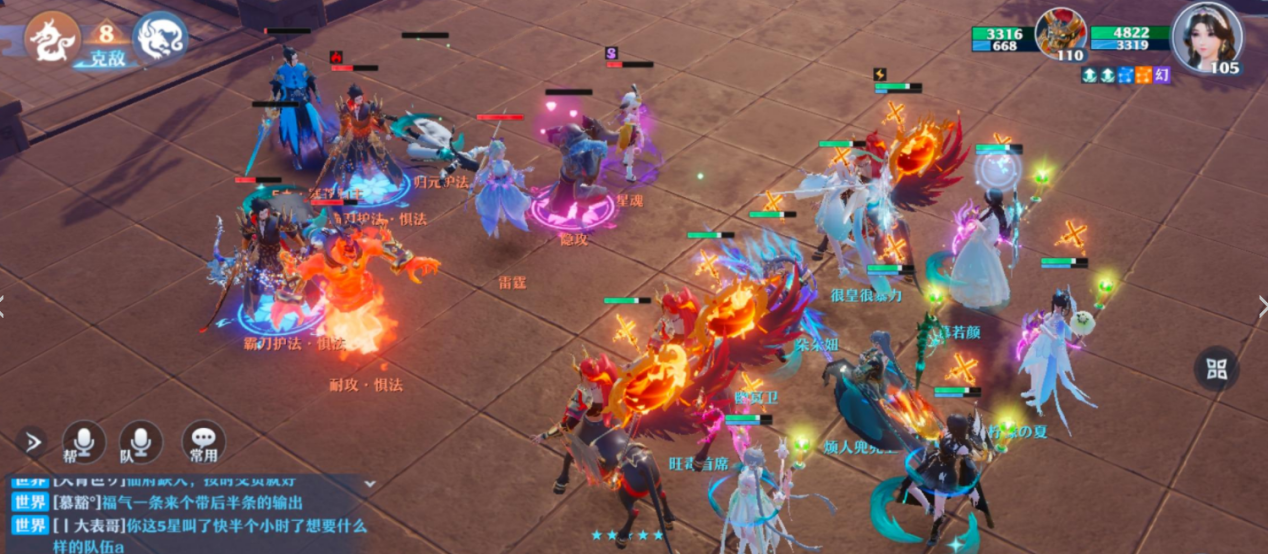Open the 常用 quick phrases button

[x=203, y=441]
